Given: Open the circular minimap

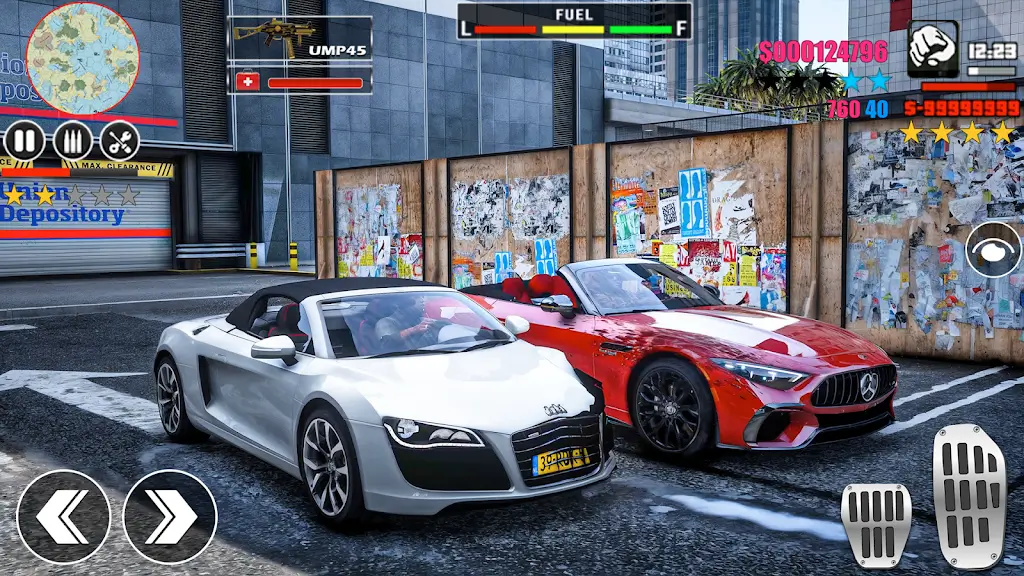Looking at the screenshot, I should (82, 56).
